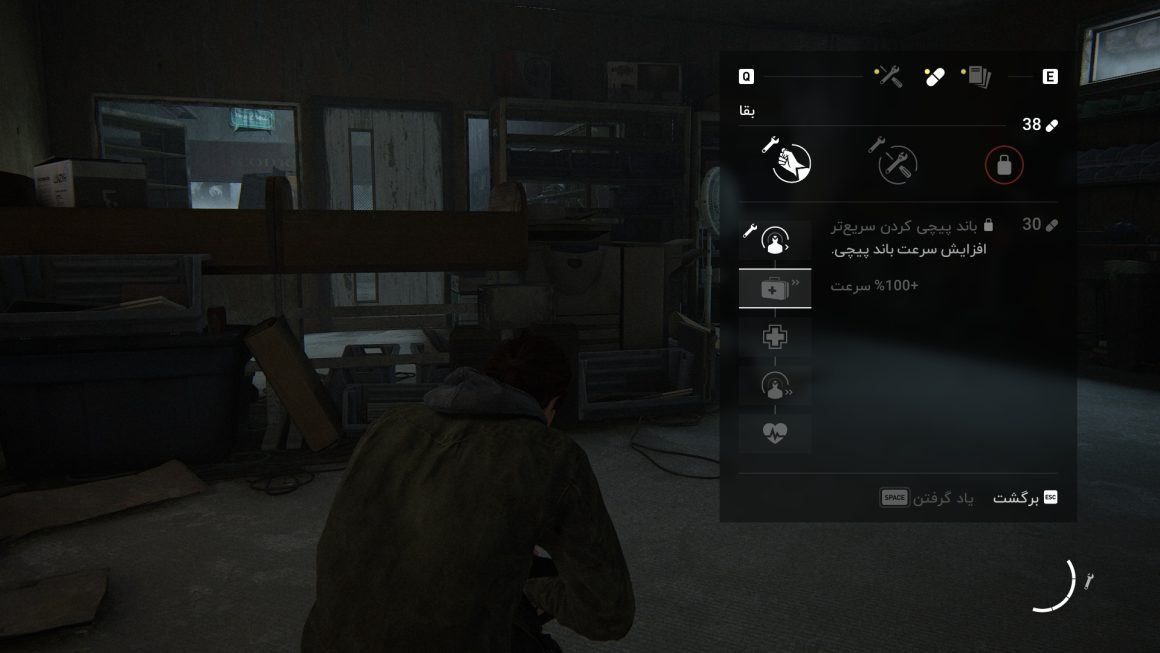Select the Survival skill branch fist icon
1160x653 pixels.
pyautogui.click(x=790, y=163)
